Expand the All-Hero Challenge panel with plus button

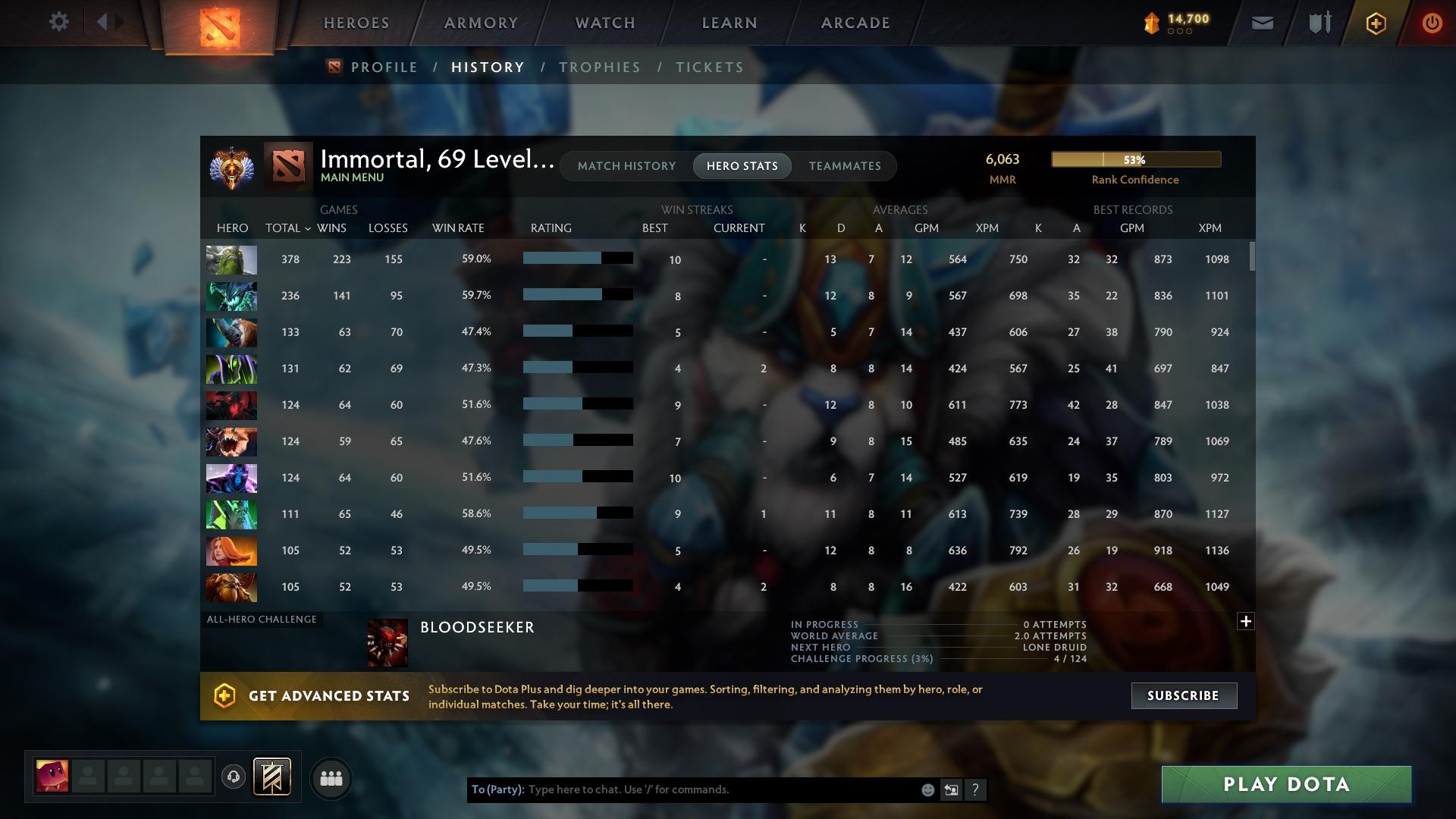pyautogui.click(x=1244, y=621)
